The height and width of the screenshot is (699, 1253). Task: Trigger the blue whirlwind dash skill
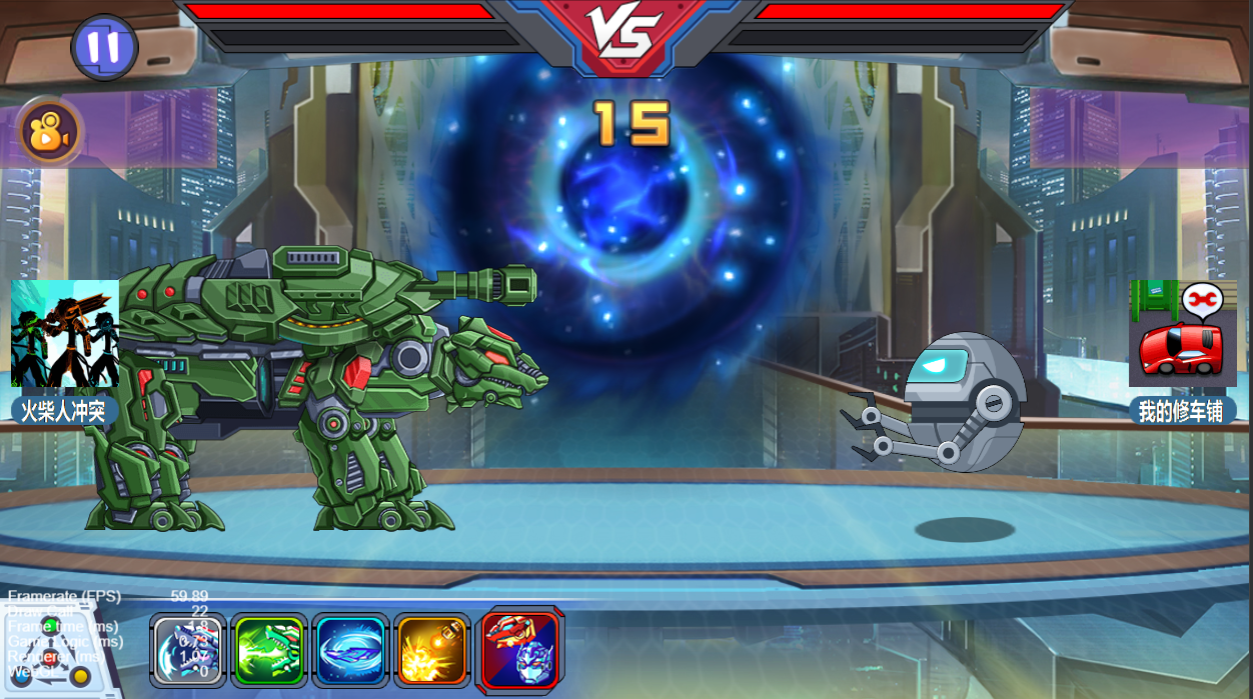351,650
